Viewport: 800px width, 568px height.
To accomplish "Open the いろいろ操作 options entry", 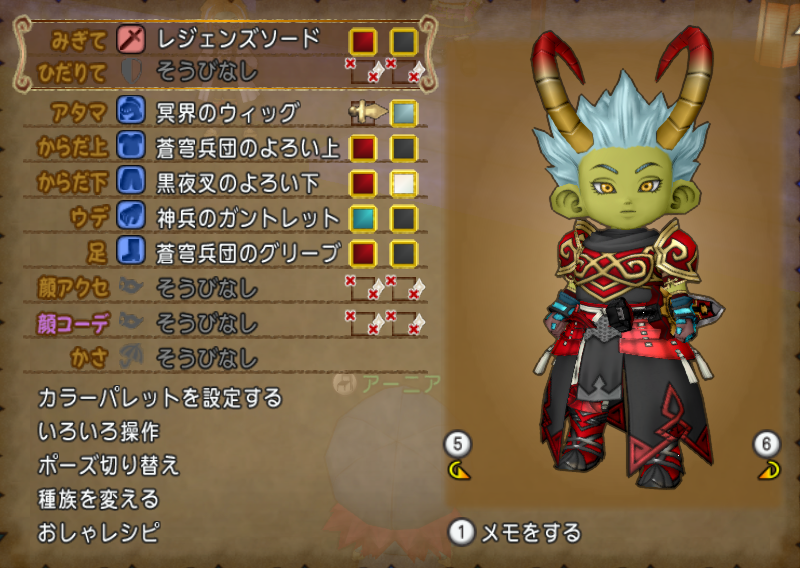I will pyautogui.click(x=98, y=432).
